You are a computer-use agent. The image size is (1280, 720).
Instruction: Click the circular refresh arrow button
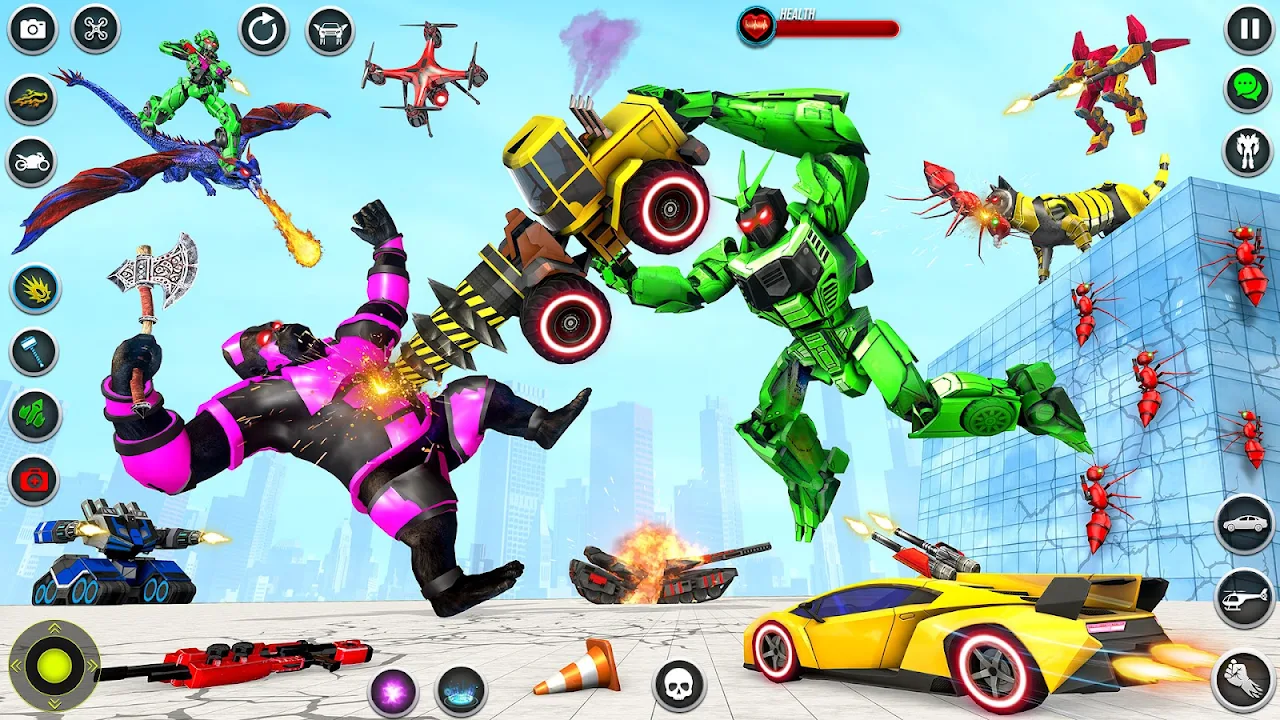pyautogui.click(x=263, y=30)
